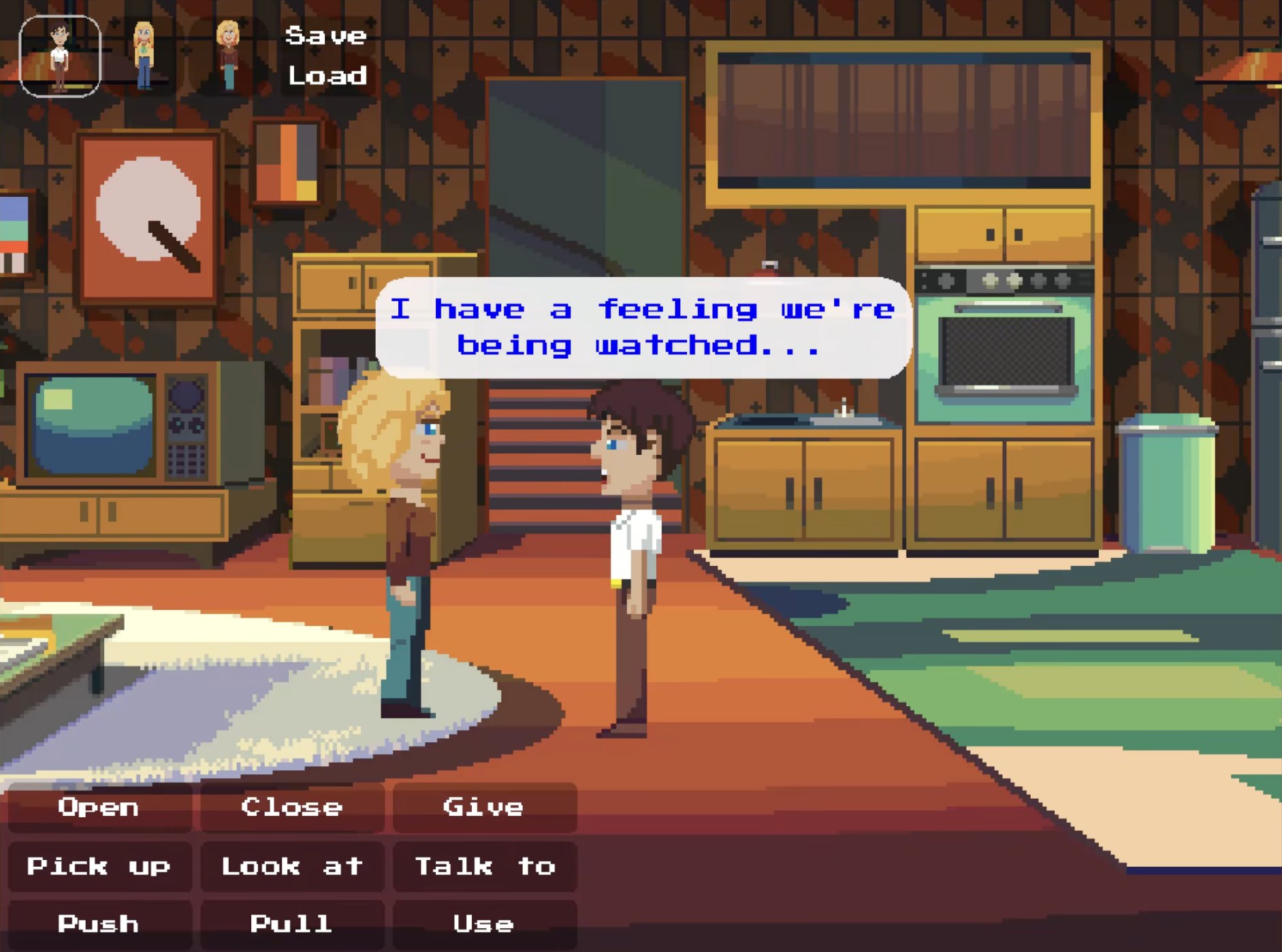Select the Push verb
This screenshot has height=952, width=1282.
(x=99, y=924)
